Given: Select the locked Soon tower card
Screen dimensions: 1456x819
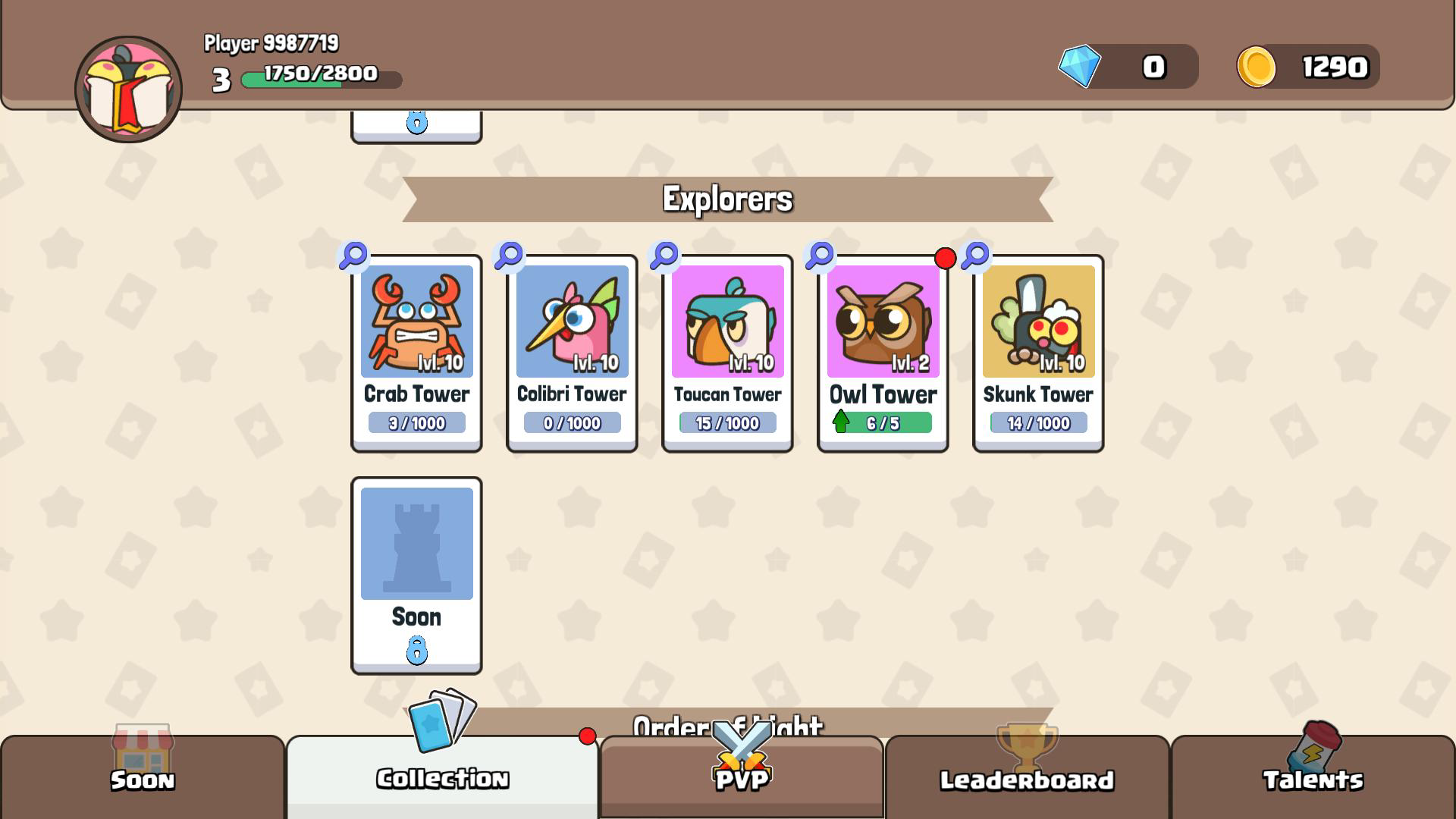Looking at the screenshot, I should pos(416,573).
